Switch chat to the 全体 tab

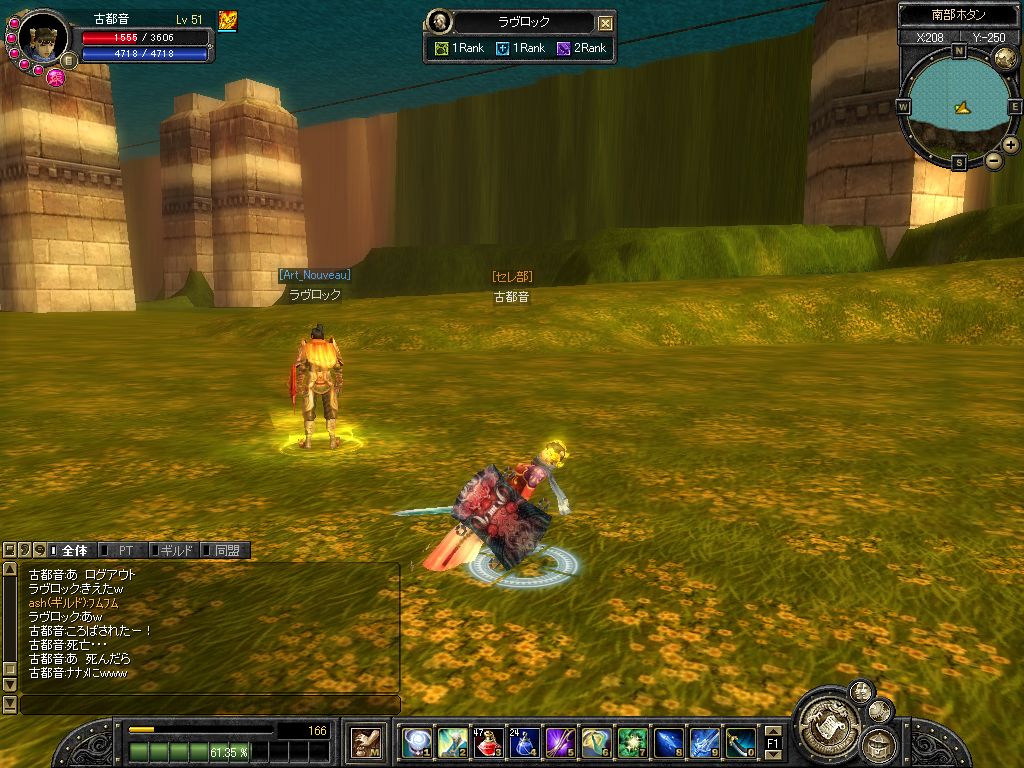pos(74,550)
